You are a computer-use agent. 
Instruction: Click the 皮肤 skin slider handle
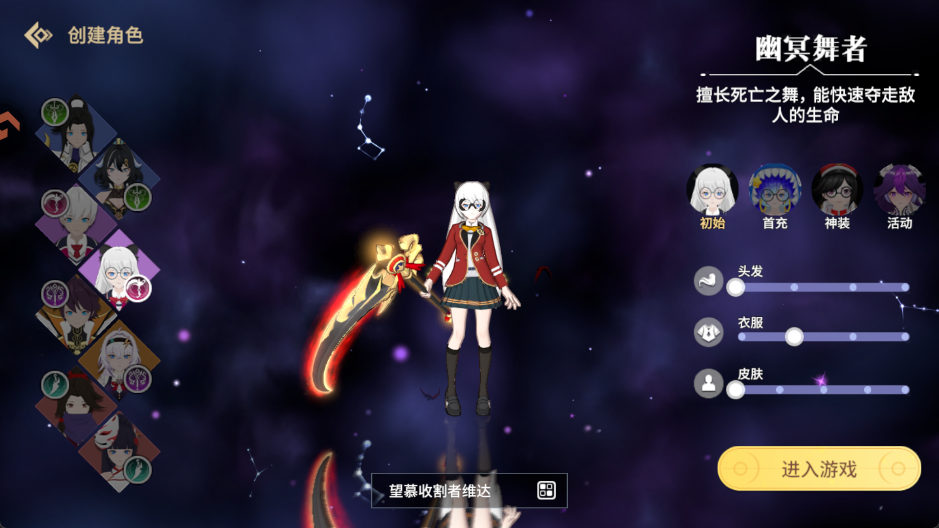coord(736,390)
